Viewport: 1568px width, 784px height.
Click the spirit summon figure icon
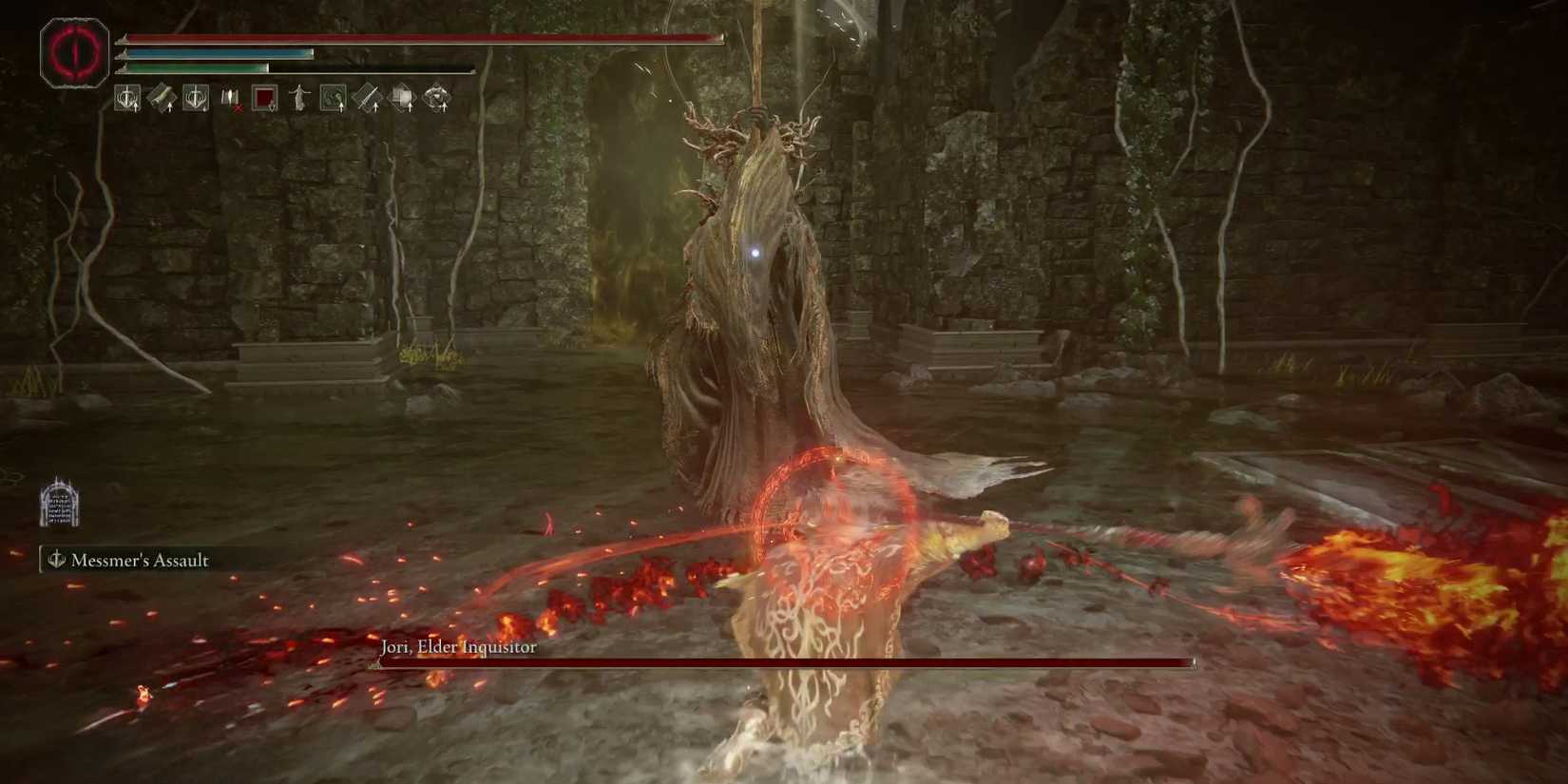299,98
